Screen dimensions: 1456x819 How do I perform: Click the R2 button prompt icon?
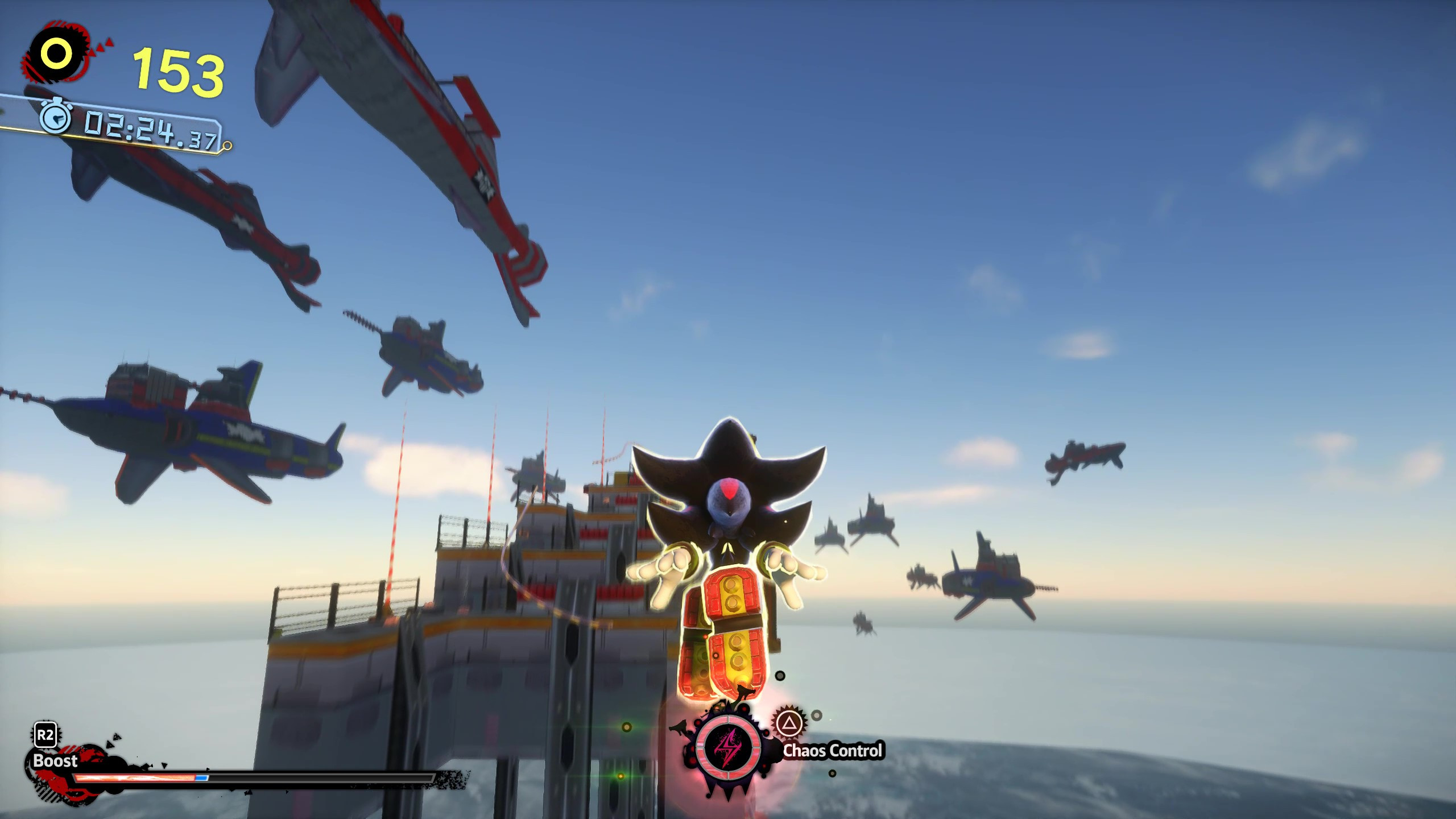tap(45, 734)
